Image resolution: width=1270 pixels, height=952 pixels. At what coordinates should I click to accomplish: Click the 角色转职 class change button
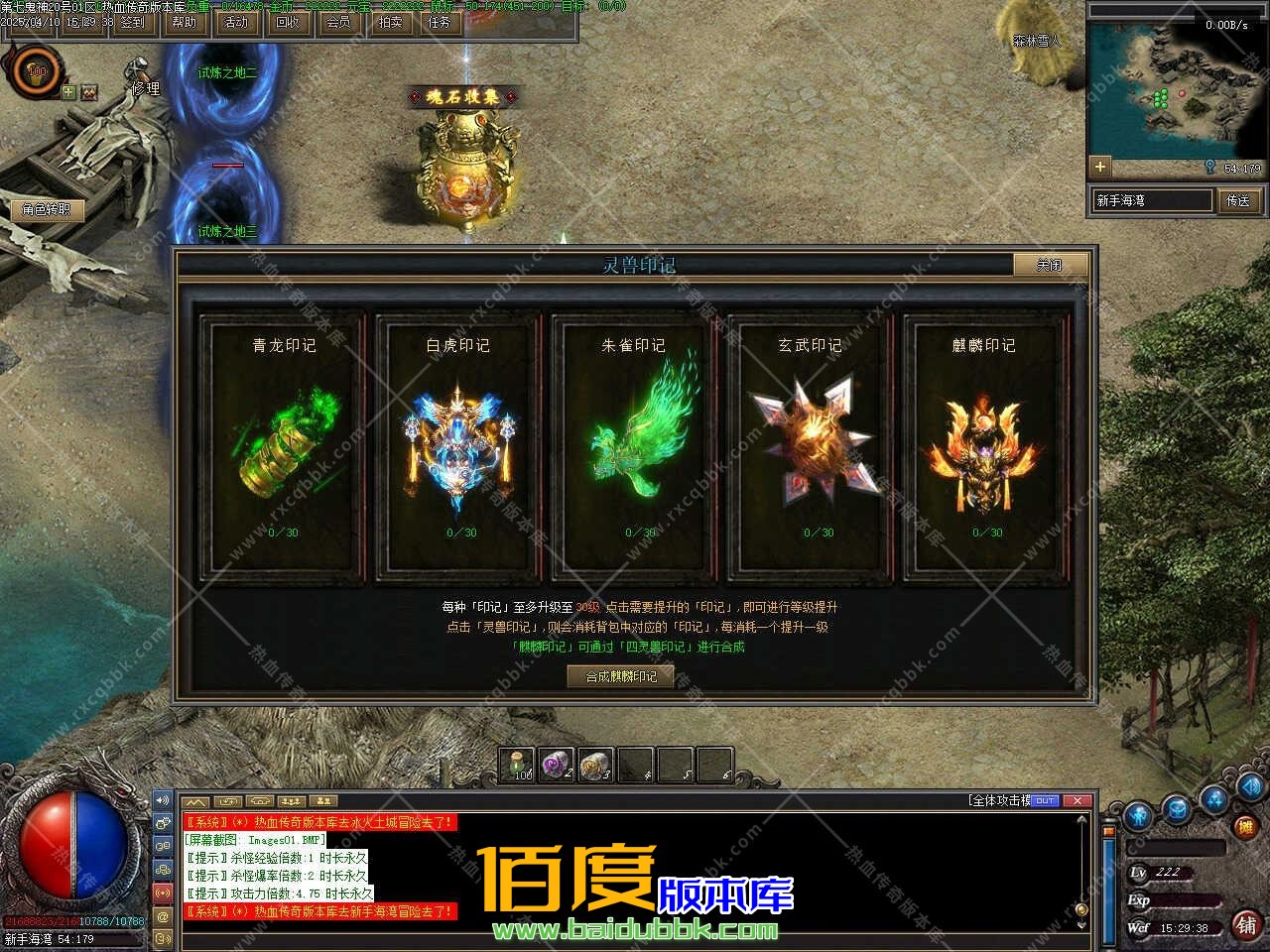point(47,209)
